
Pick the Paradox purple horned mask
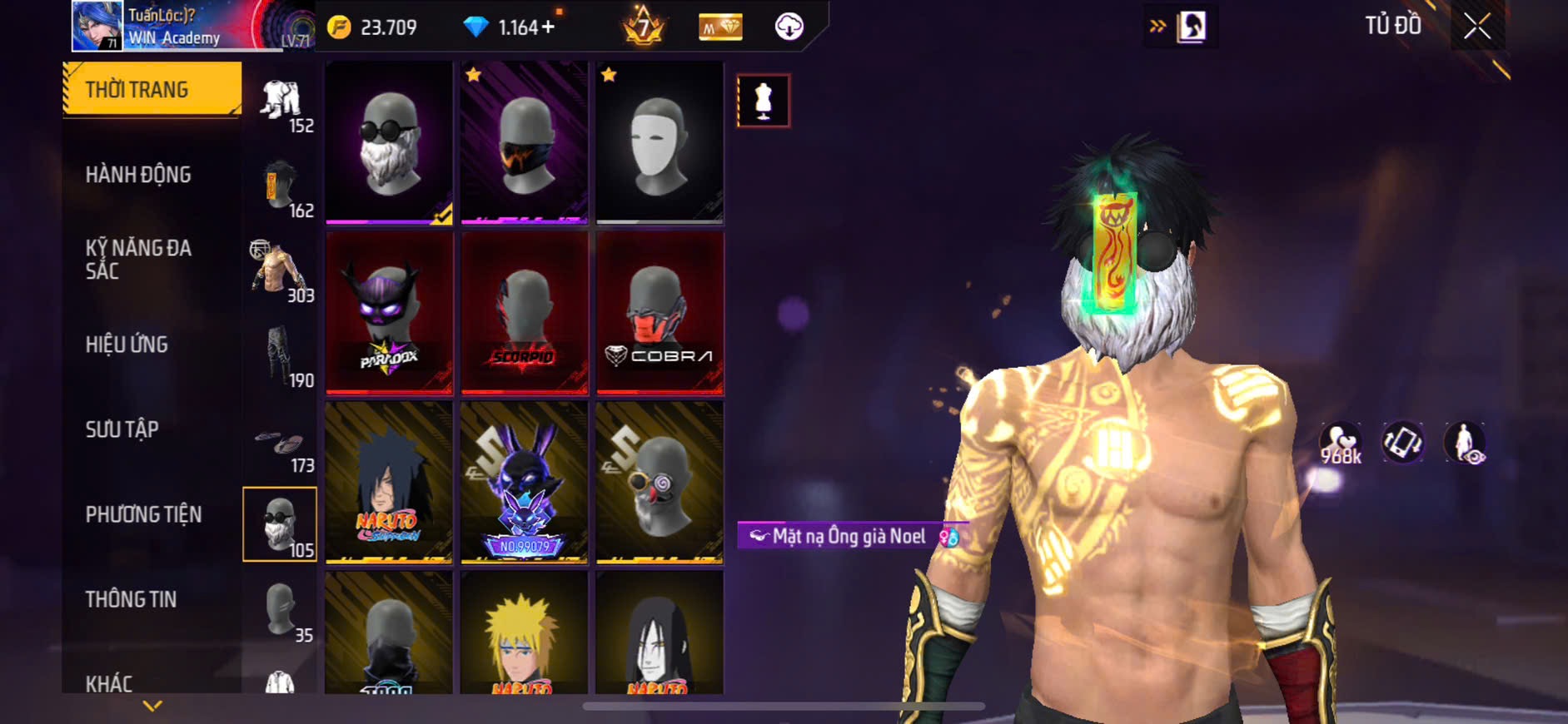pos(389,312)
